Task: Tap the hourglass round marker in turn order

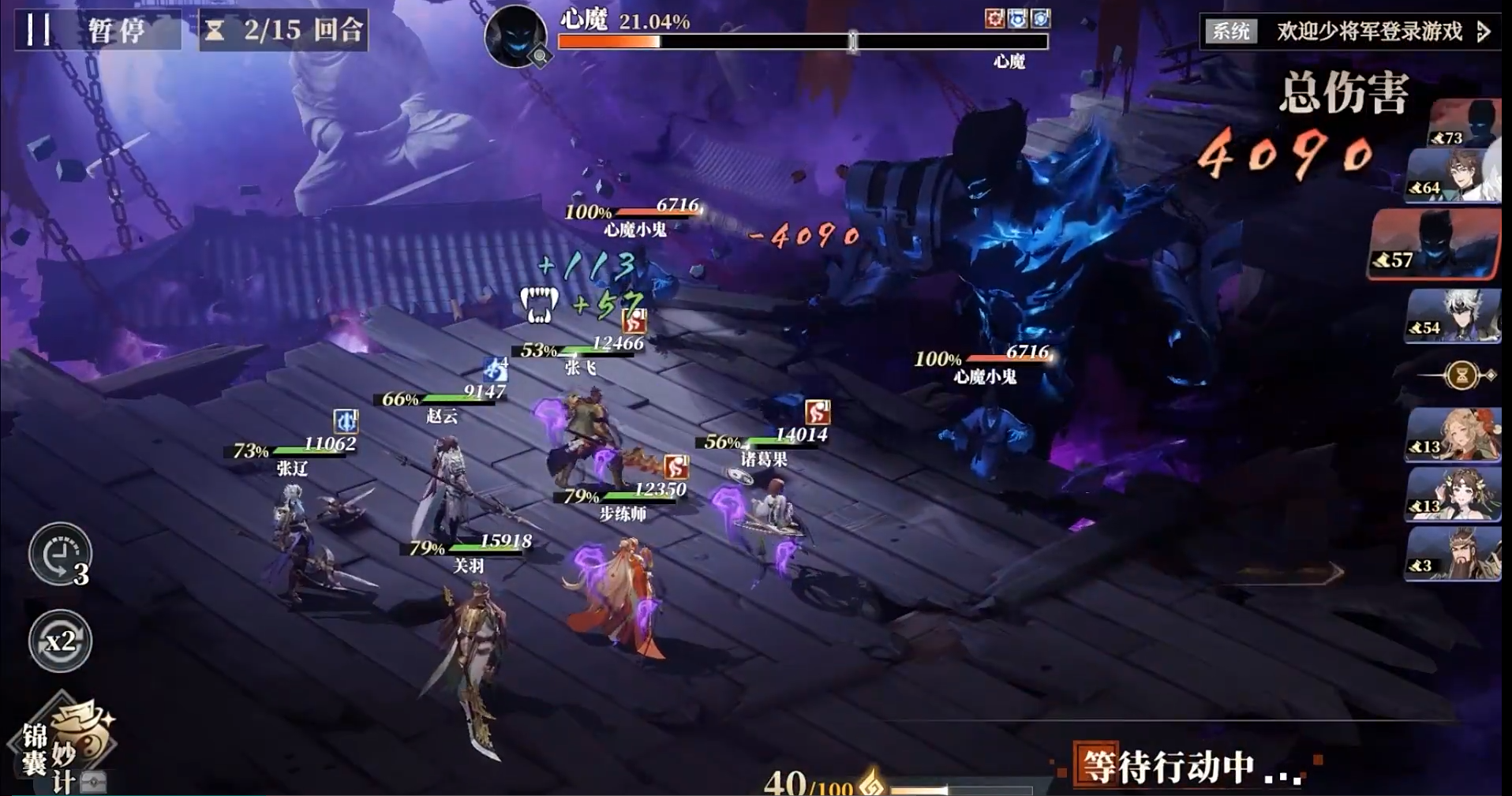Action: point(1461,375)
